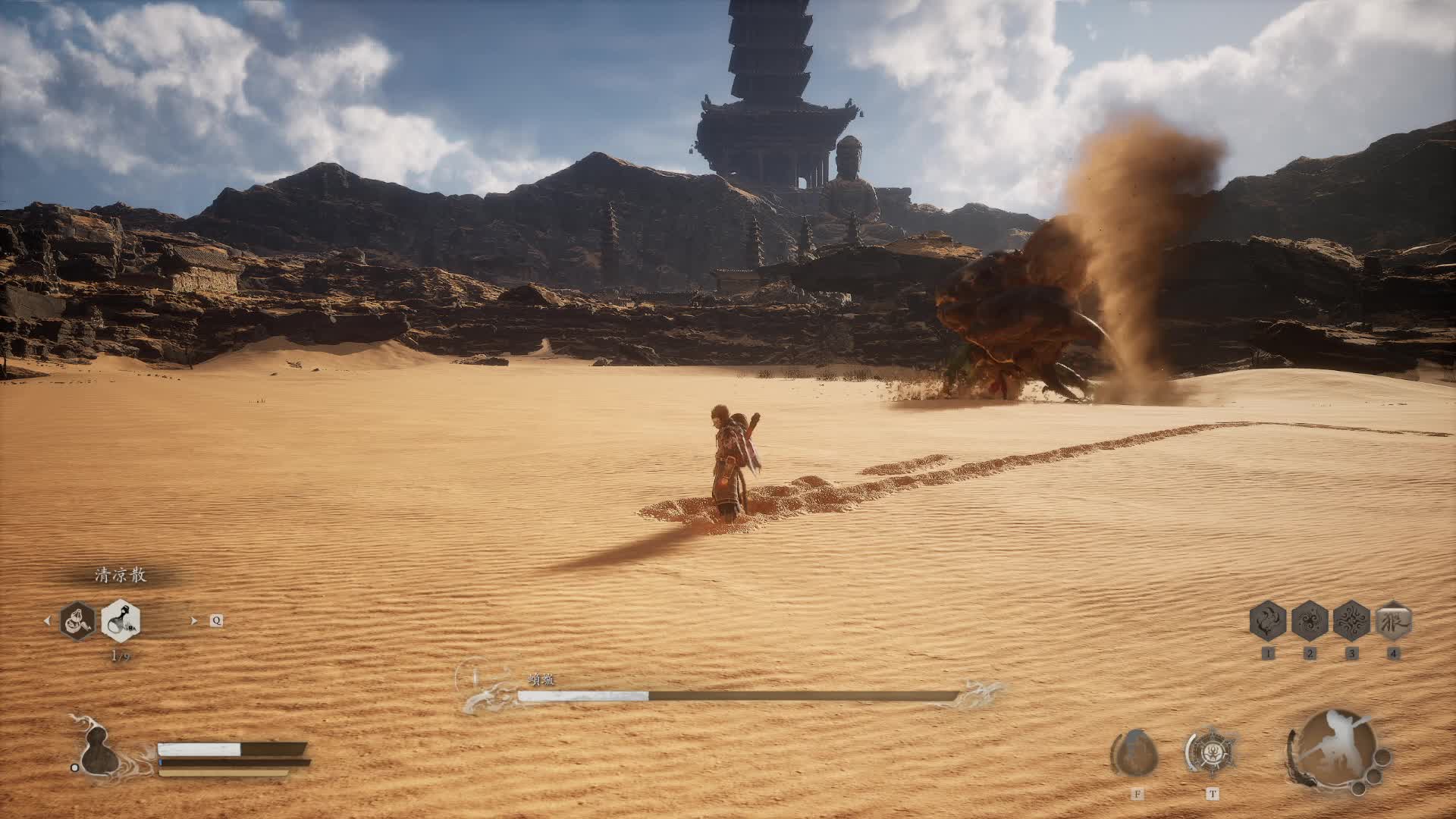
Task: Cast the first hexagonal spell
Action: coord(1268,621)
